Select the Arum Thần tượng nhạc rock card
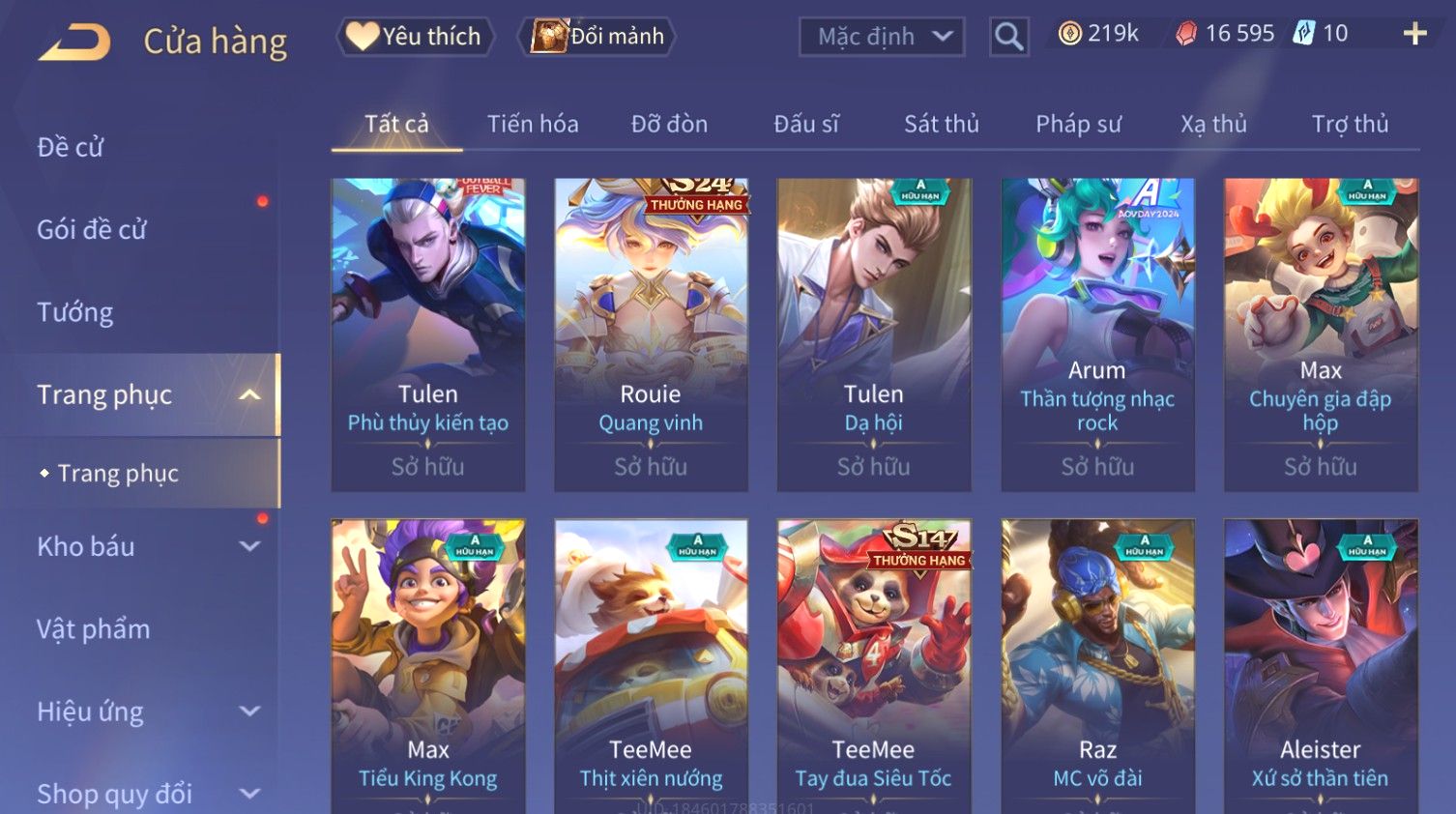This screenshot has height=814, width=1456. [1097, 334]
